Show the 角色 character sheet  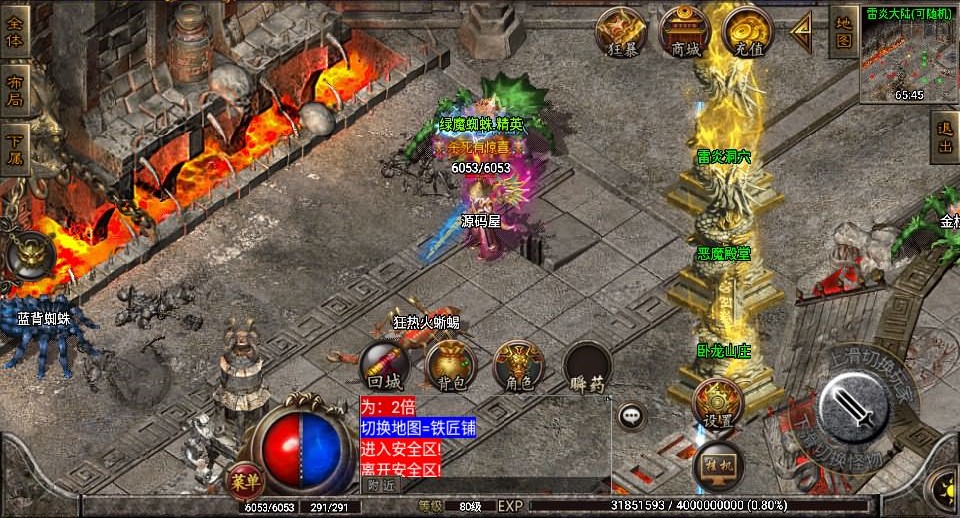[x=519, y=365]
